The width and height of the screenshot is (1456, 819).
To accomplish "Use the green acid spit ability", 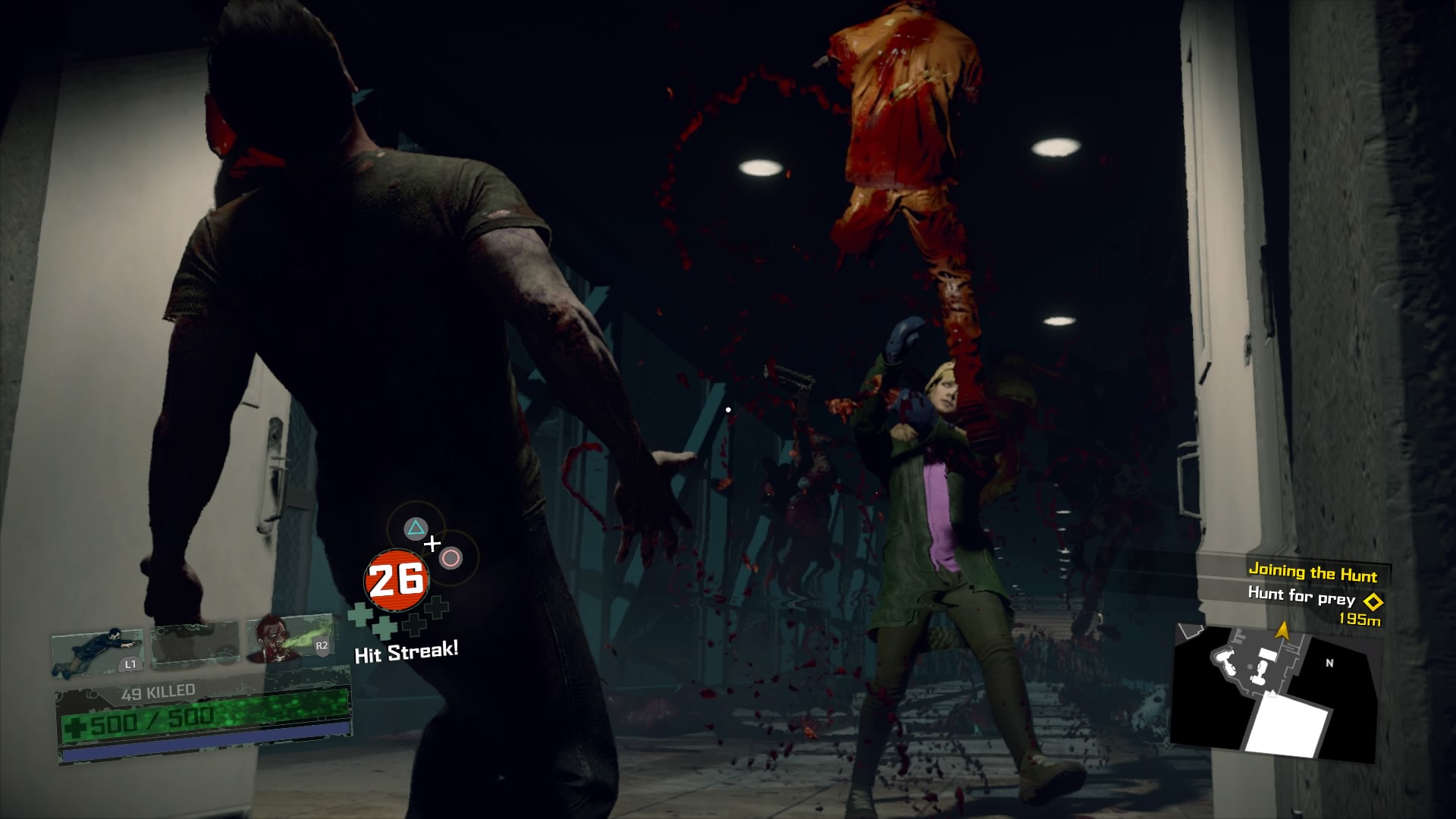I will pos(290,641).
